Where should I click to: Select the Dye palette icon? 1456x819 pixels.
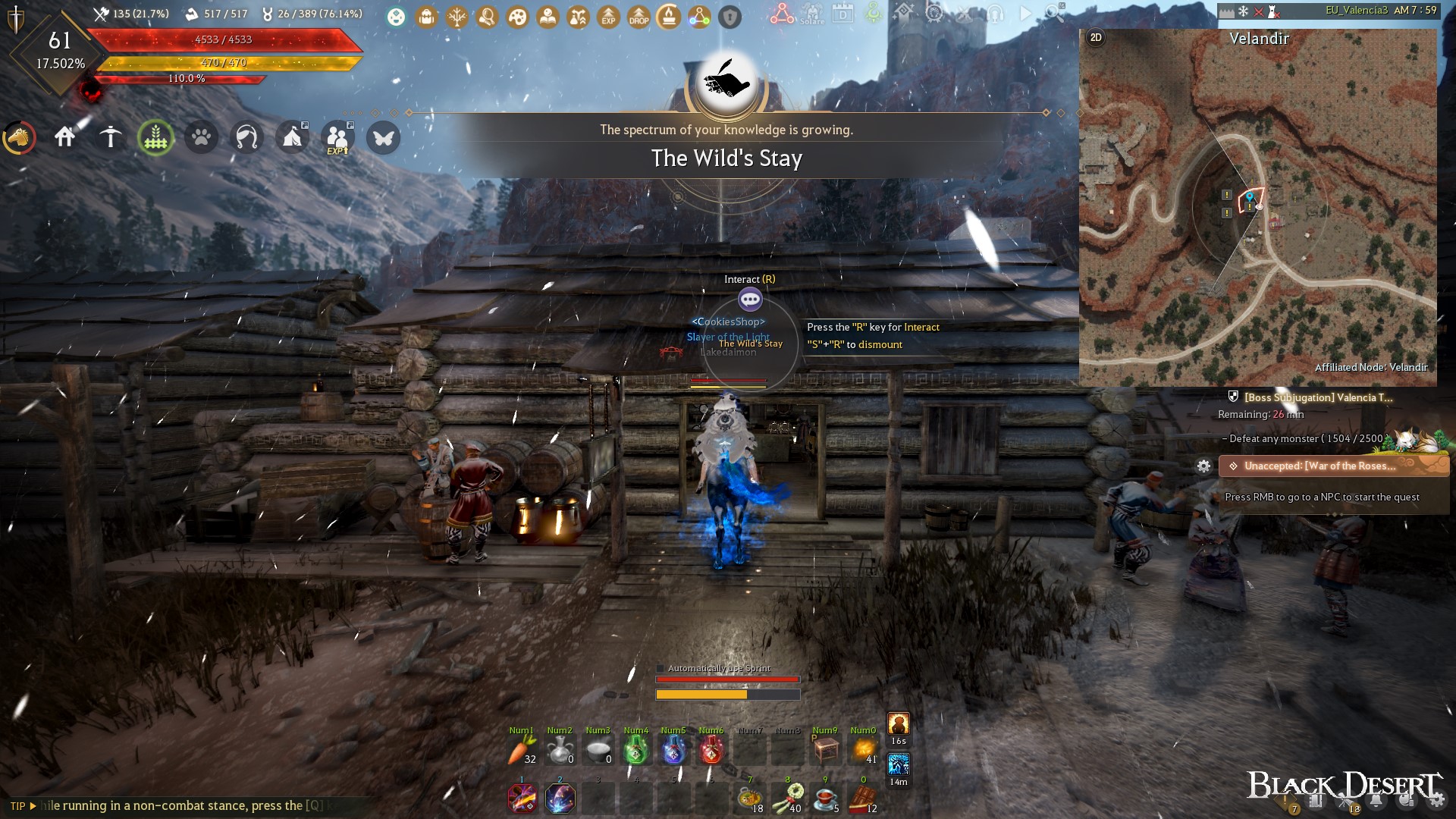[x=516, y=15]
